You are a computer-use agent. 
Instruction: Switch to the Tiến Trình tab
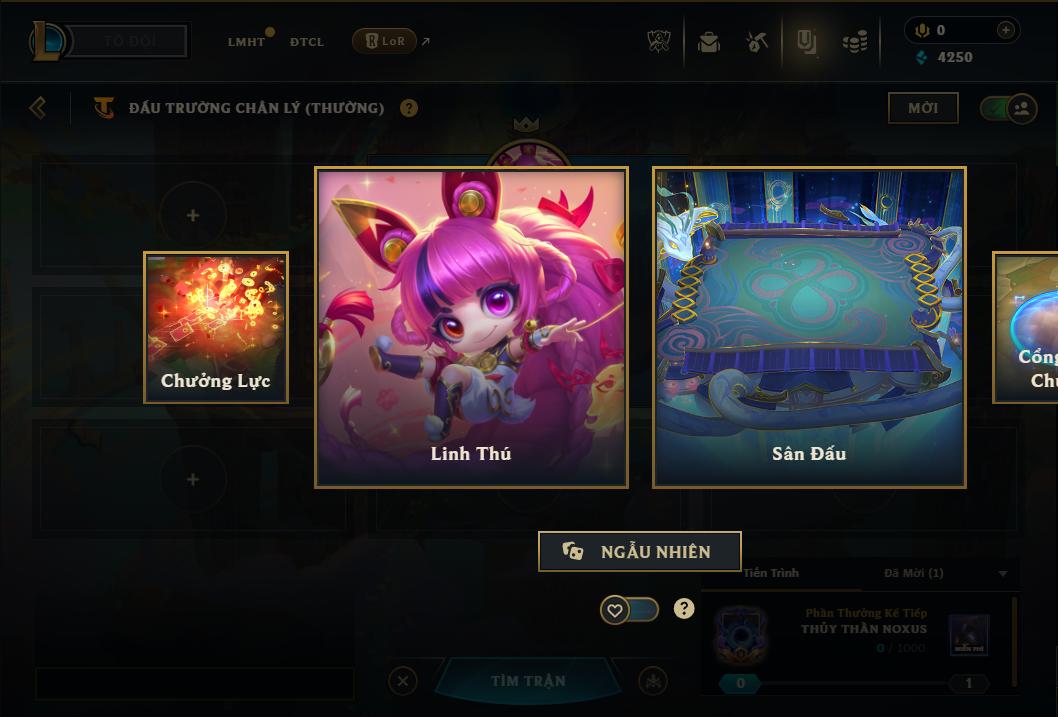(771, 573)
